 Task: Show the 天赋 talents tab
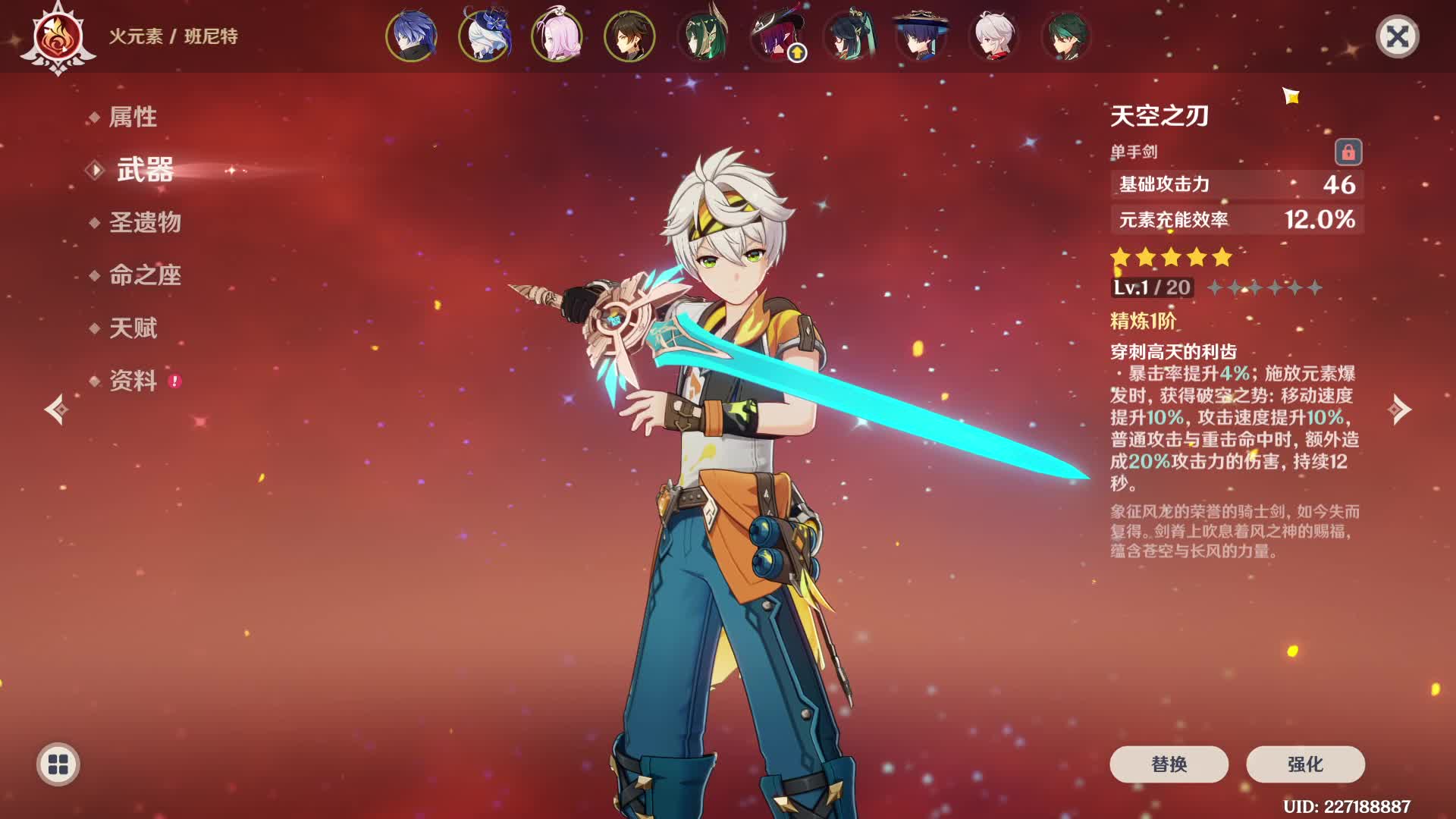(133, 328)
